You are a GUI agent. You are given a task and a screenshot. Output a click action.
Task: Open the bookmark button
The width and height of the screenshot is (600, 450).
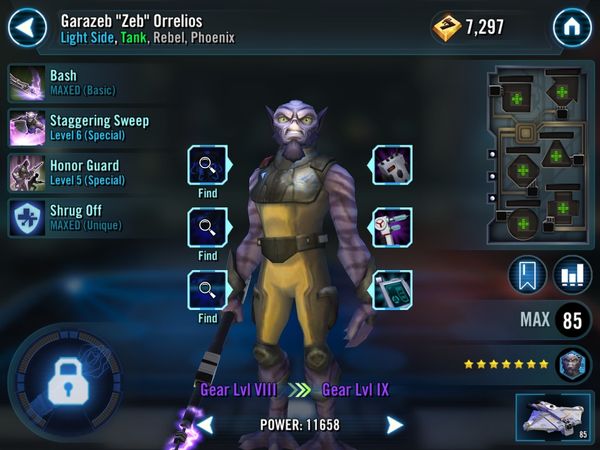pyautogui.click(x=527, y=276)
